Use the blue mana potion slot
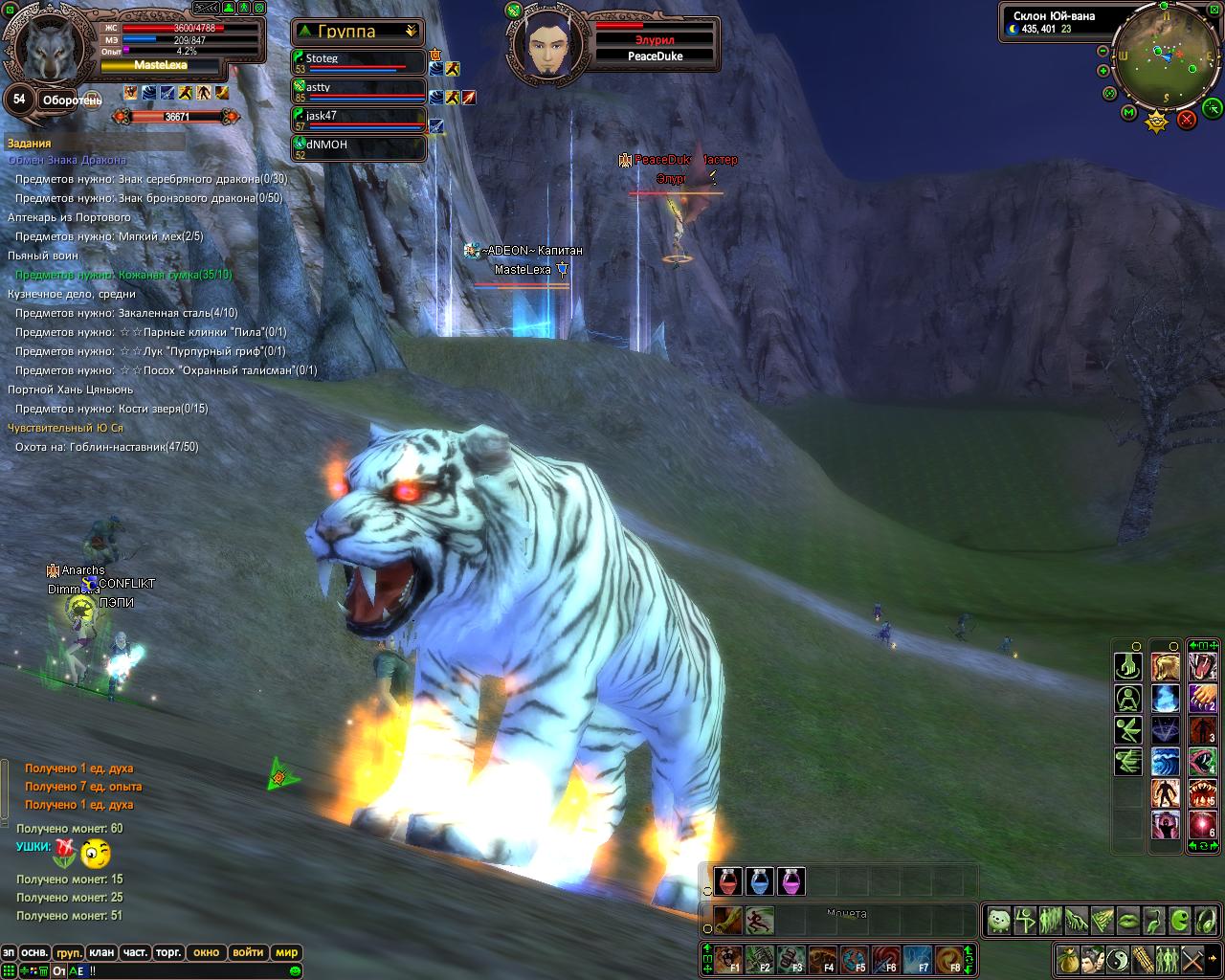This screenshot has height=980, width=1225. tap(760, 881)
